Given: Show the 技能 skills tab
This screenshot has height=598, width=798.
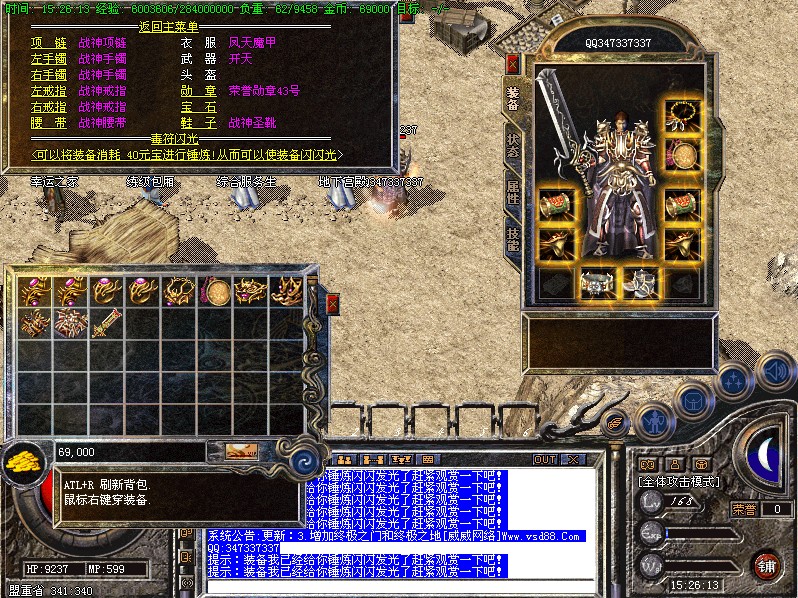Looking at the screenshot, I should click(x=512, y=238).
